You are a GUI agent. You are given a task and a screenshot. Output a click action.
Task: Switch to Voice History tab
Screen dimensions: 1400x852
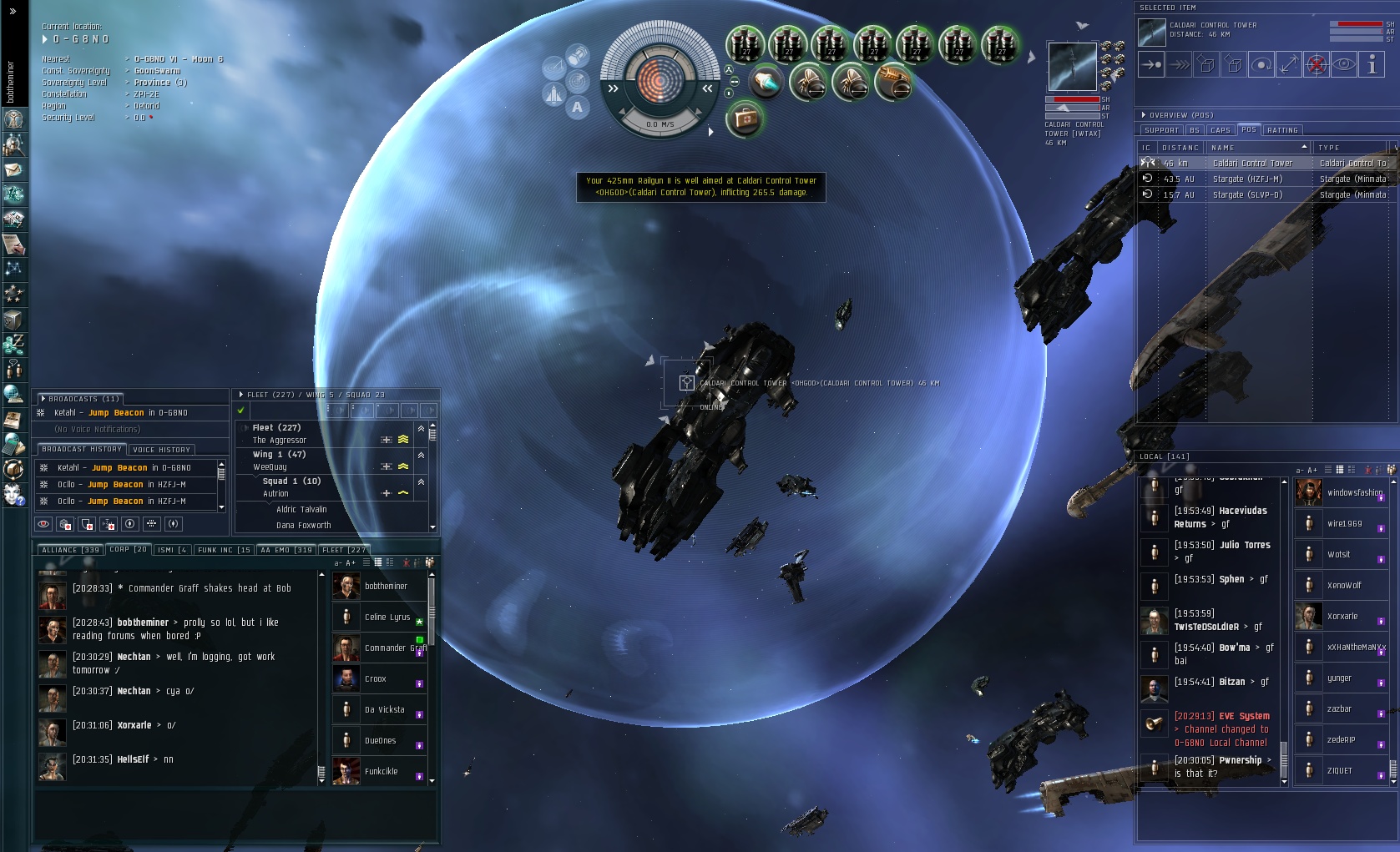click(x=162, y=450)
